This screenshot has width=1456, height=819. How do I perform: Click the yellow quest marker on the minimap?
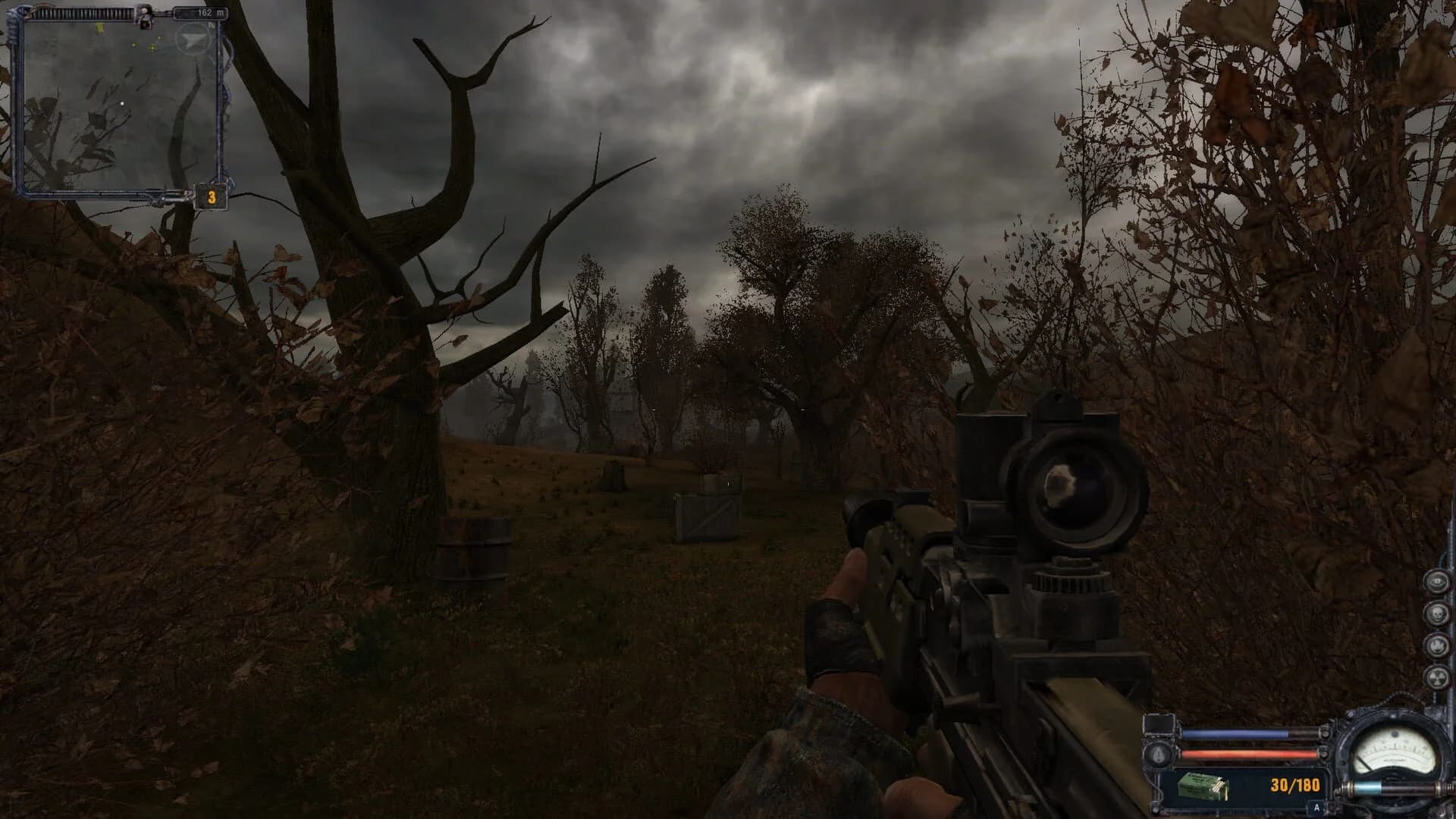100,27
